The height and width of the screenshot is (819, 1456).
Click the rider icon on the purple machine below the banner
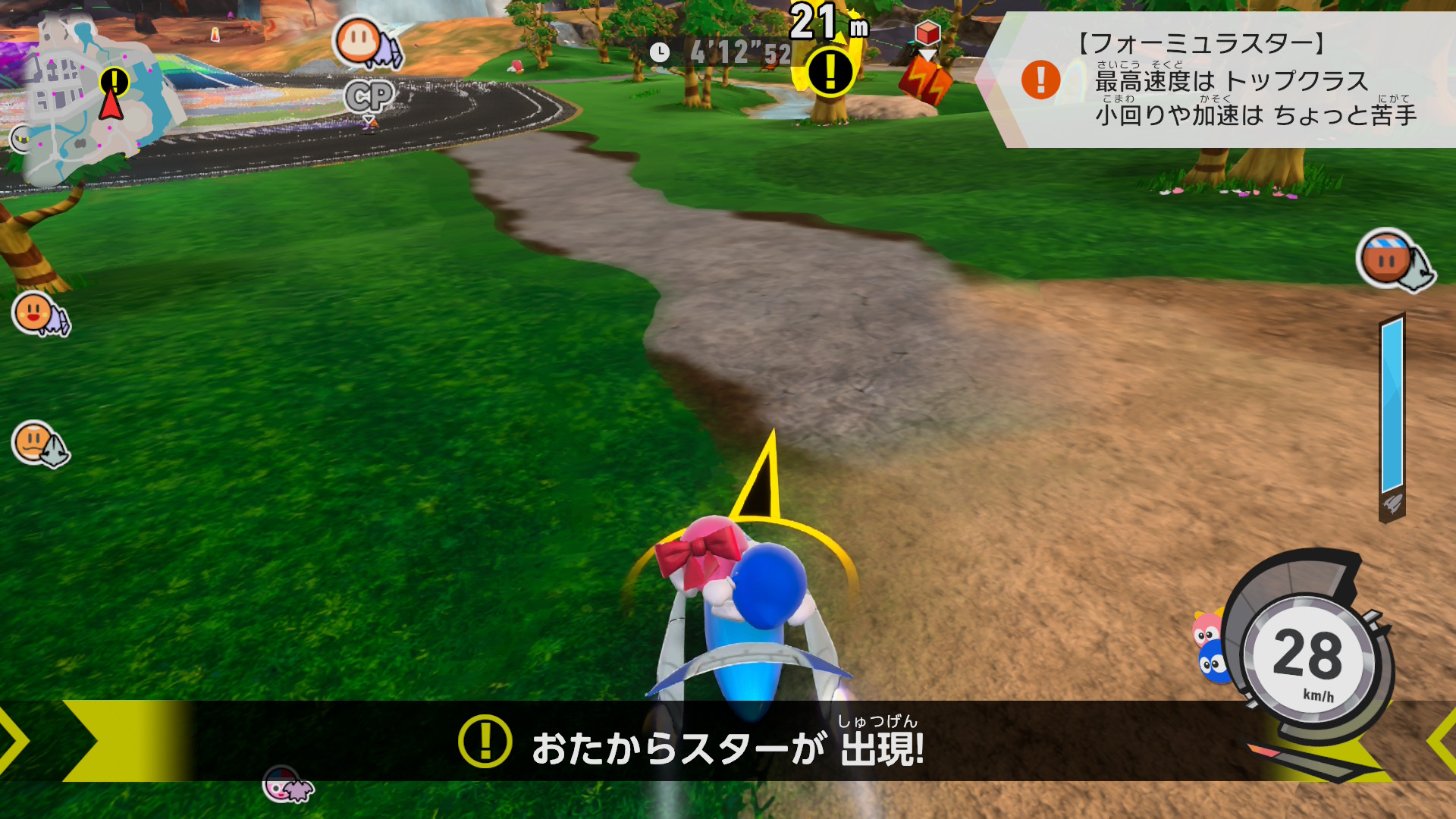[287, 785]
